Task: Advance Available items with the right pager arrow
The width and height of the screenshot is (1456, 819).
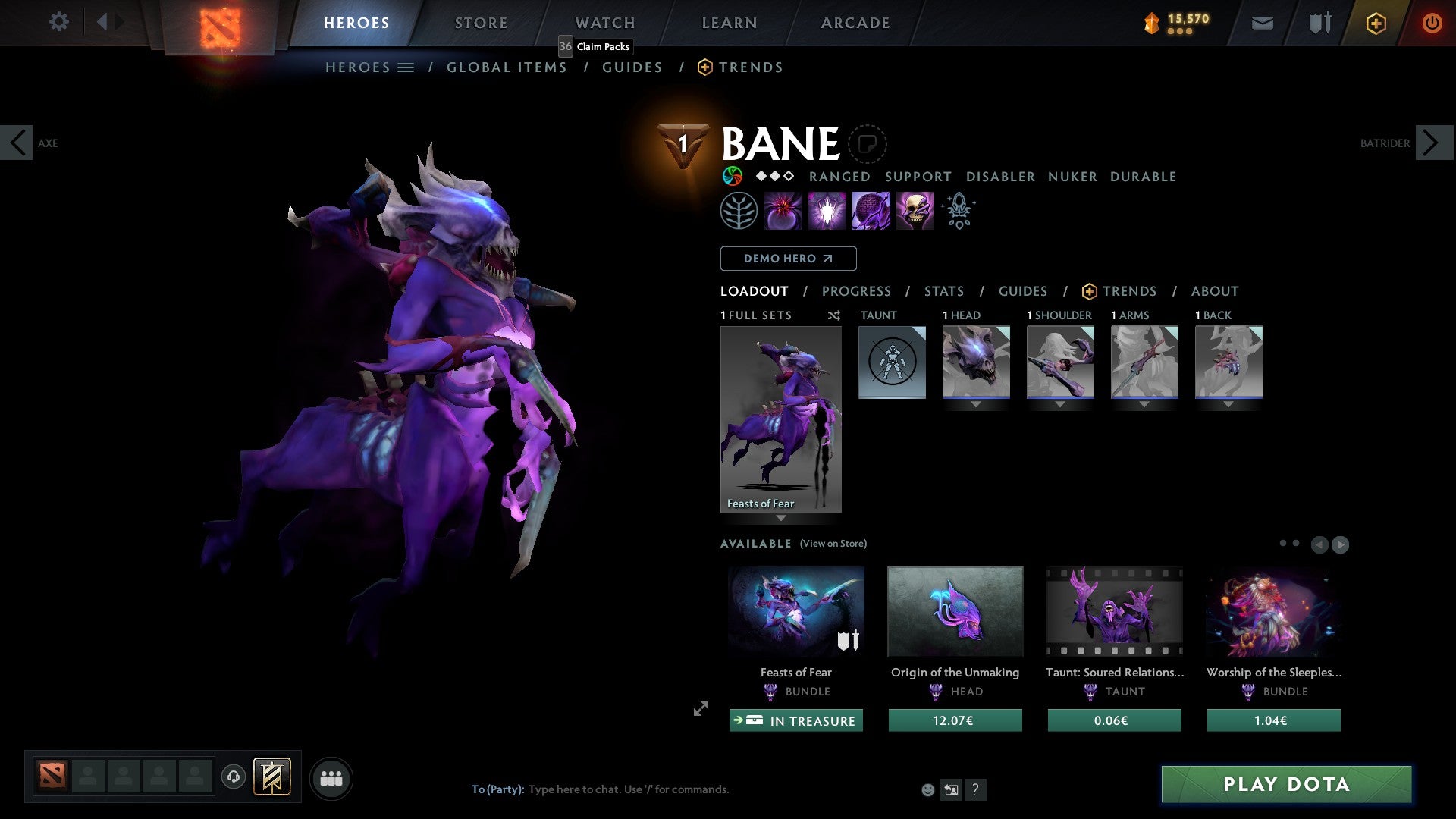Action: coord(1340,544)
